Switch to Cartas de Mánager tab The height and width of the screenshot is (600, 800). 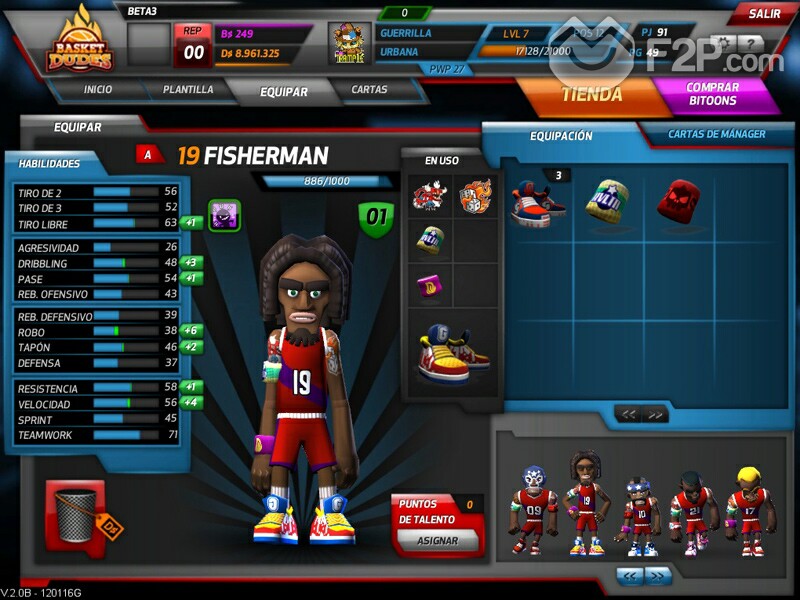click(x=715, y=134)
